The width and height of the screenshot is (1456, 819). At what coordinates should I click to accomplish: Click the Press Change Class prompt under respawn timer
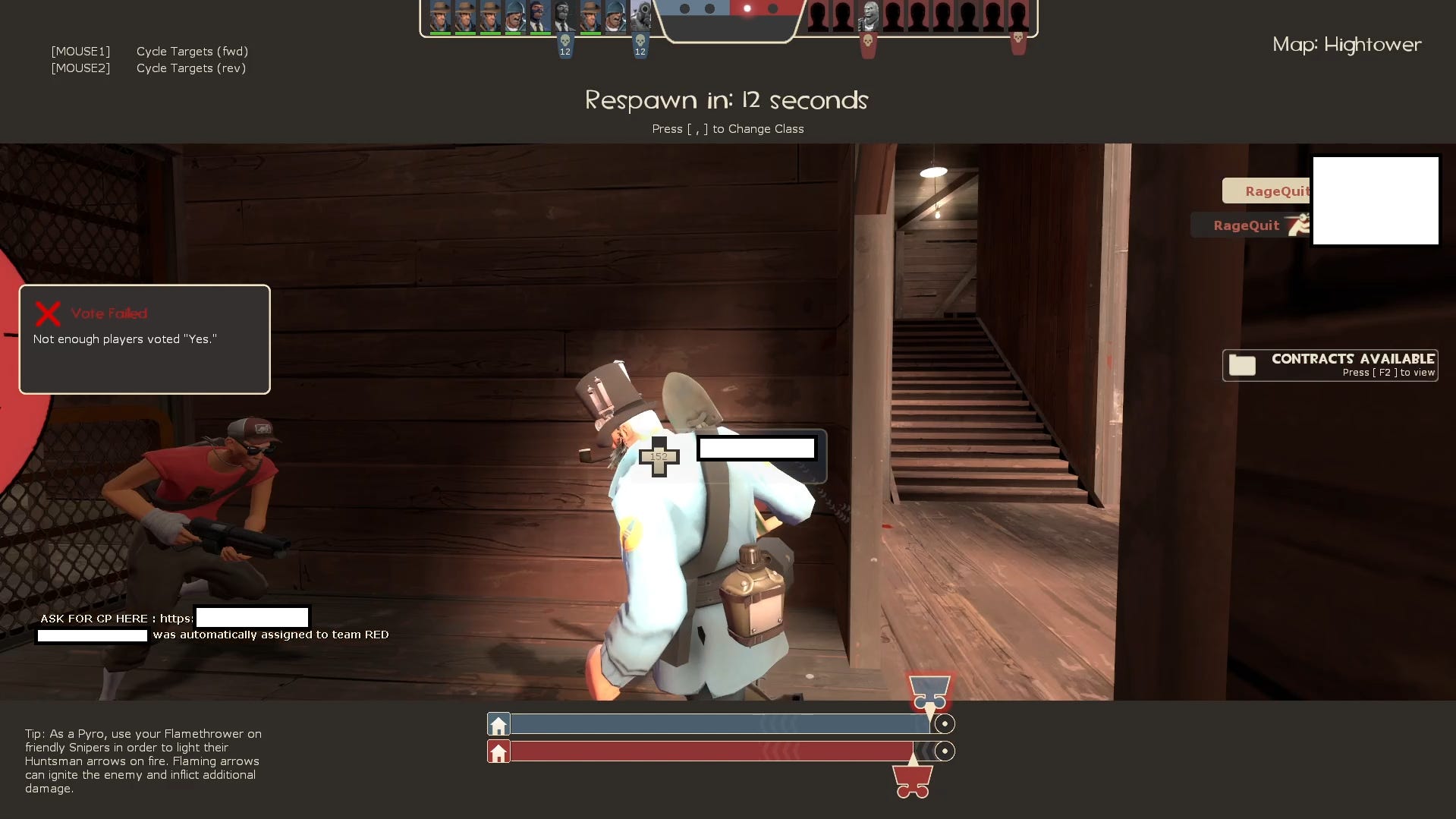click(x=728, y=128)
